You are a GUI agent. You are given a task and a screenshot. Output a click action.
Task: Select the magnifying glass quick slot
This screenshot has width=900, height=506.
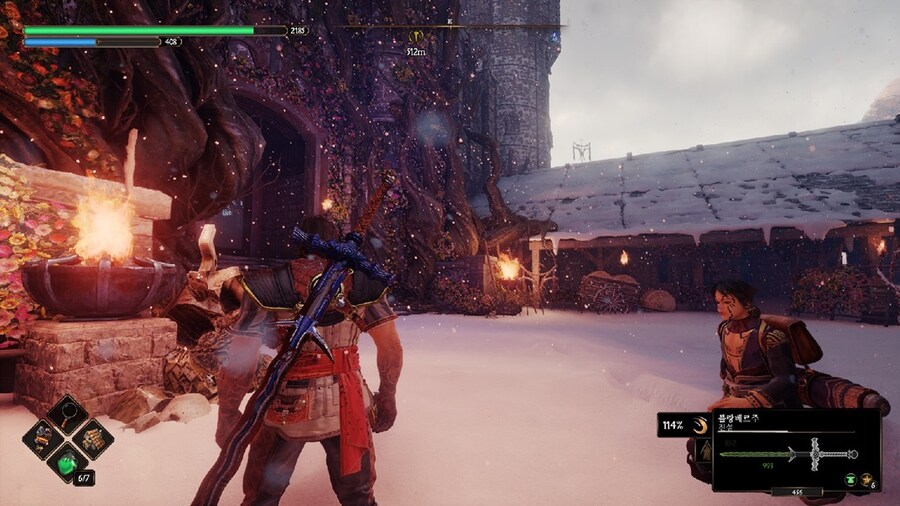point(68,414)
